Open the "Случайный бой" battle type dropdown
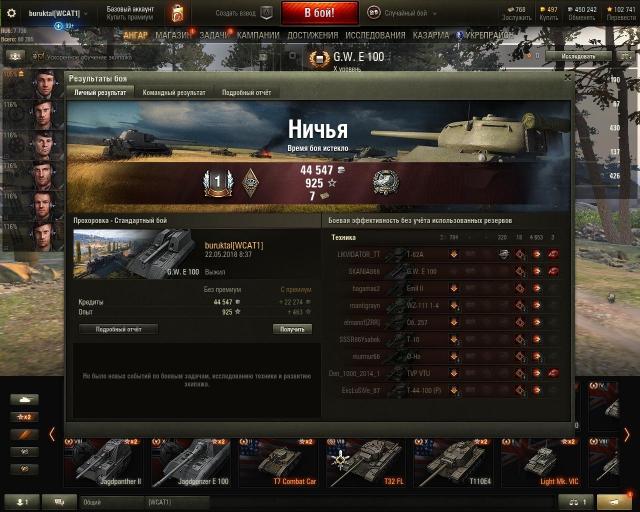 (x=408, y=13)
